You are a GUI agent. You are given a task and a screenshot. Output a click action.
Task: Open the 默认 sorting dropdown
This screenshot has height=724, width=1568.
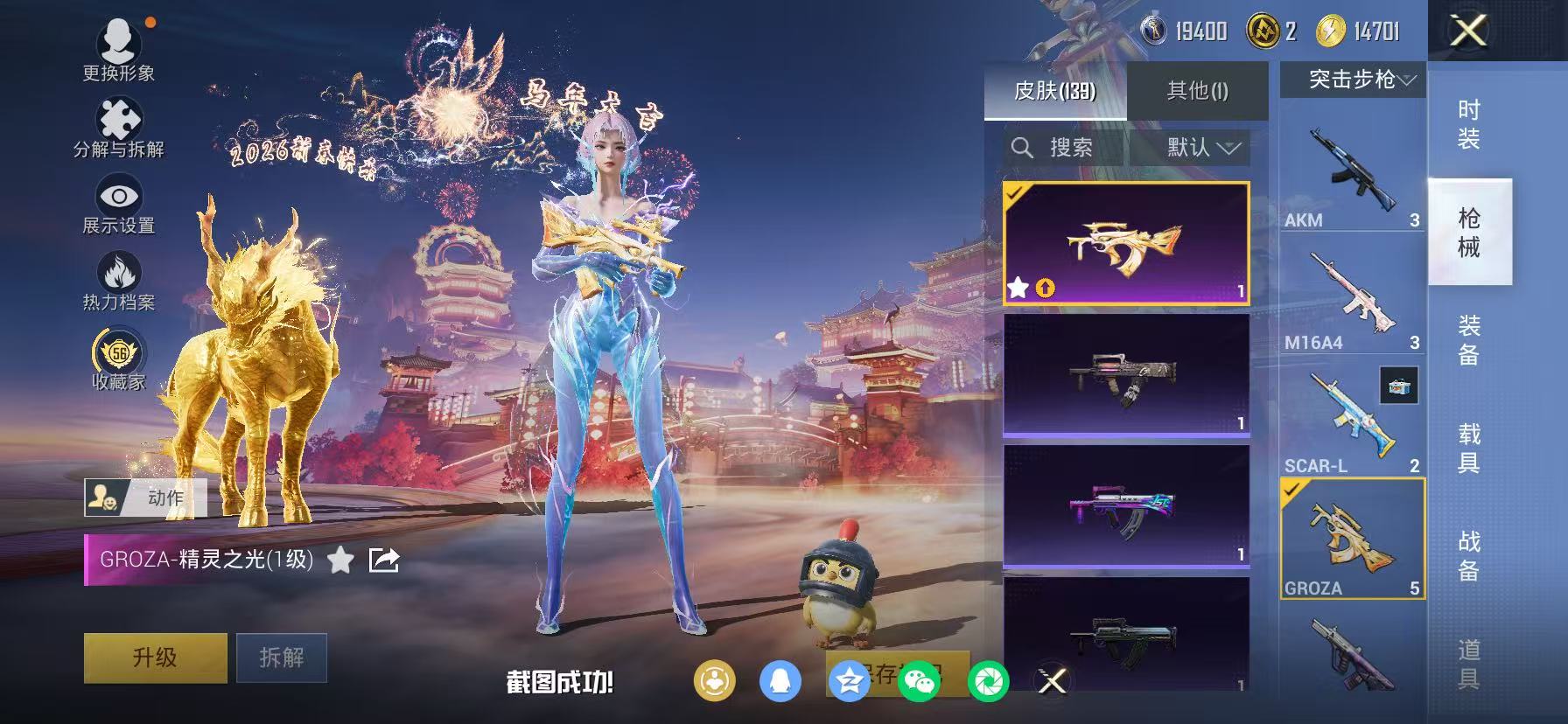[x=1198, y=148]
